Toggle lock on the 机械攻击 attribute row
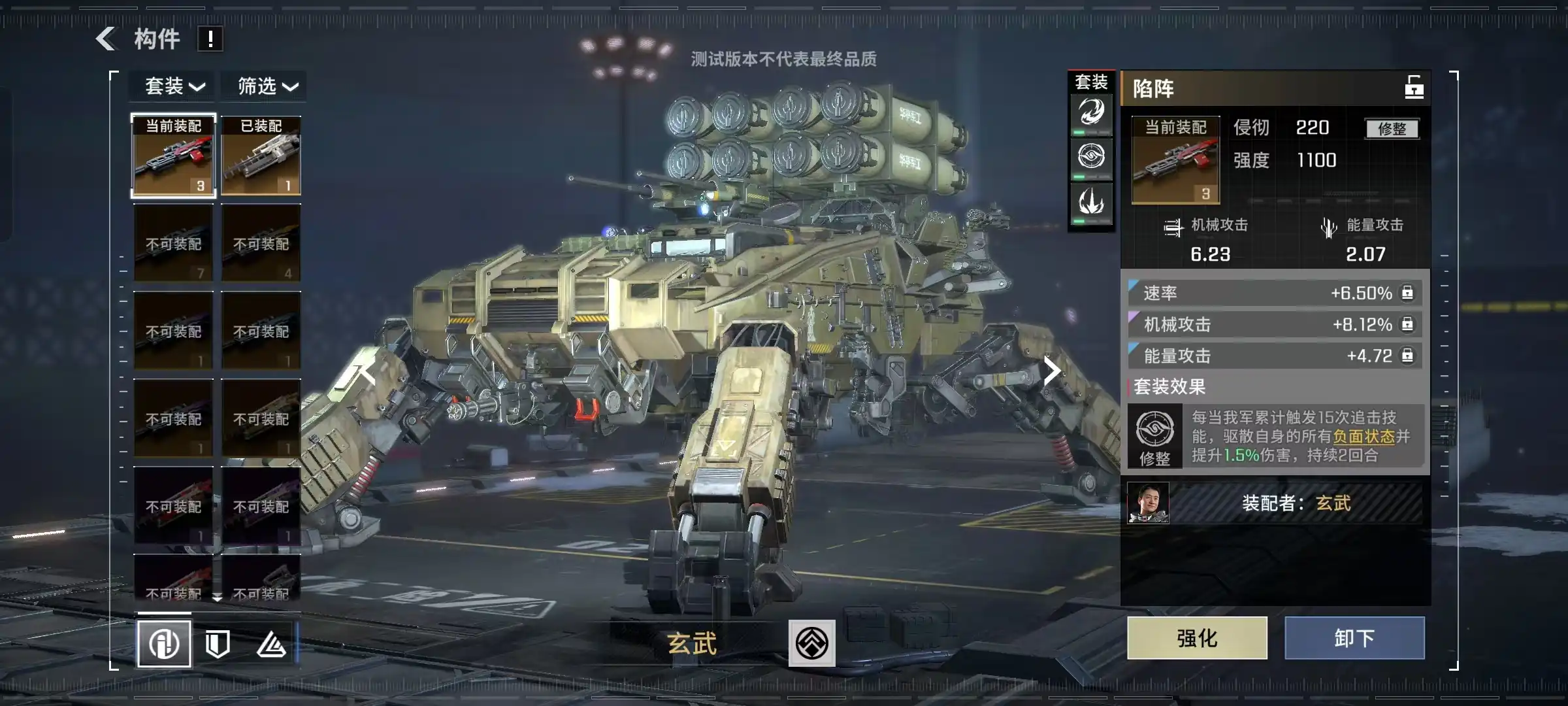This screenshot has height=706, width=1568. [1407, 324]
